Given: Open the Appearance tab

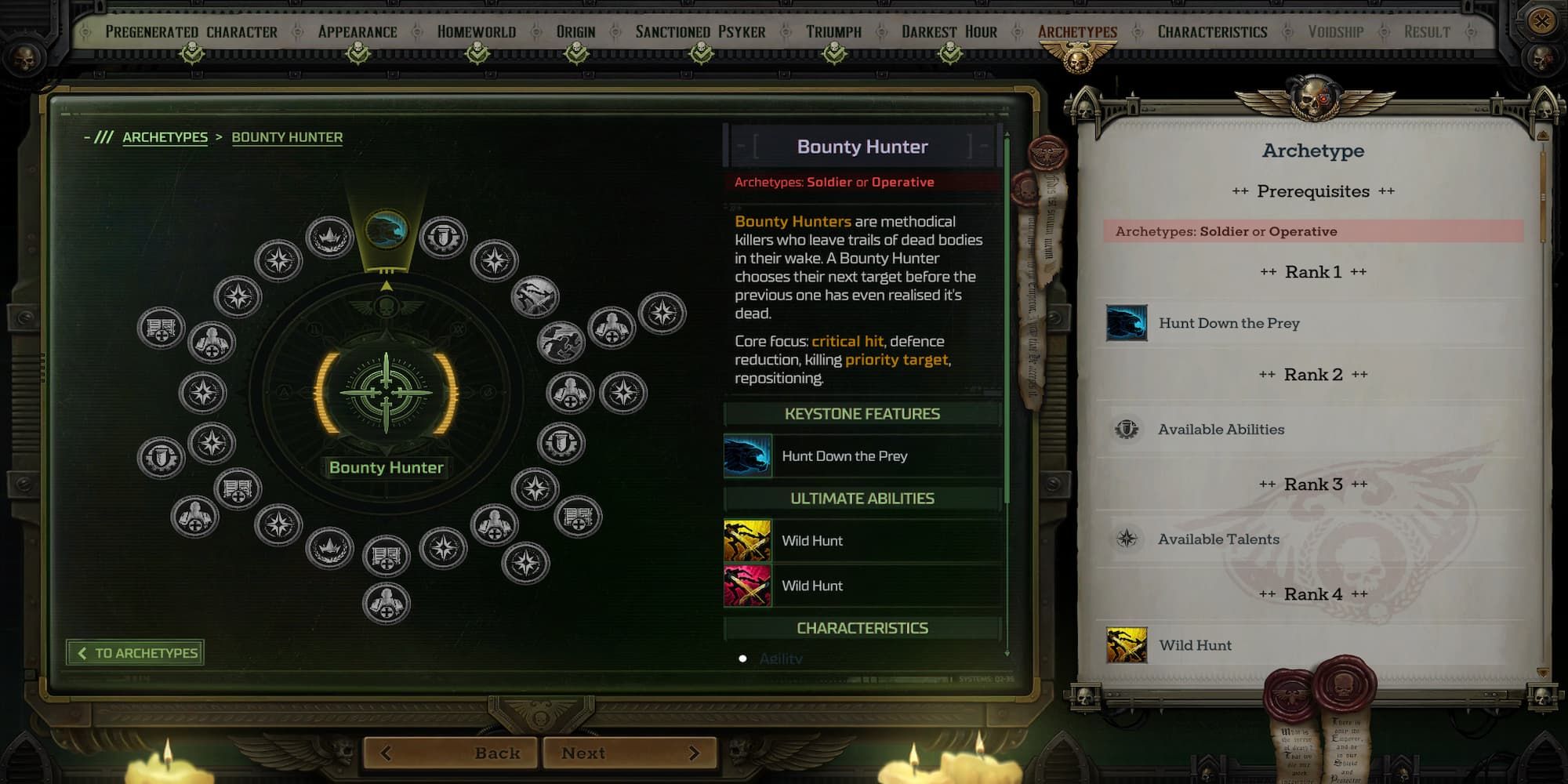Looking at the screenshot, I should 357,31.
